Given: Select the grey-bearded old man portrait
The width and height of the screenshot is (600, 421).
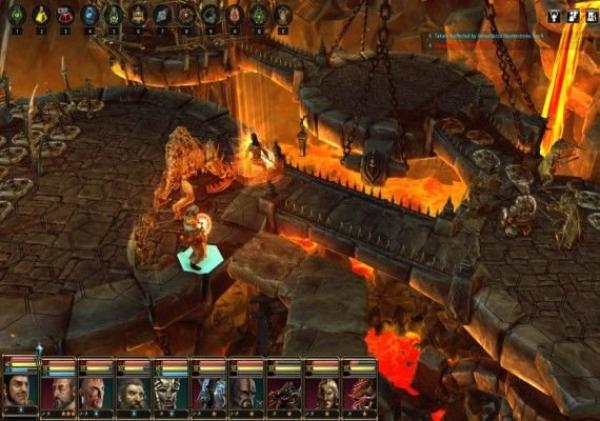Looking at the screenshot, I should point(59,389).
